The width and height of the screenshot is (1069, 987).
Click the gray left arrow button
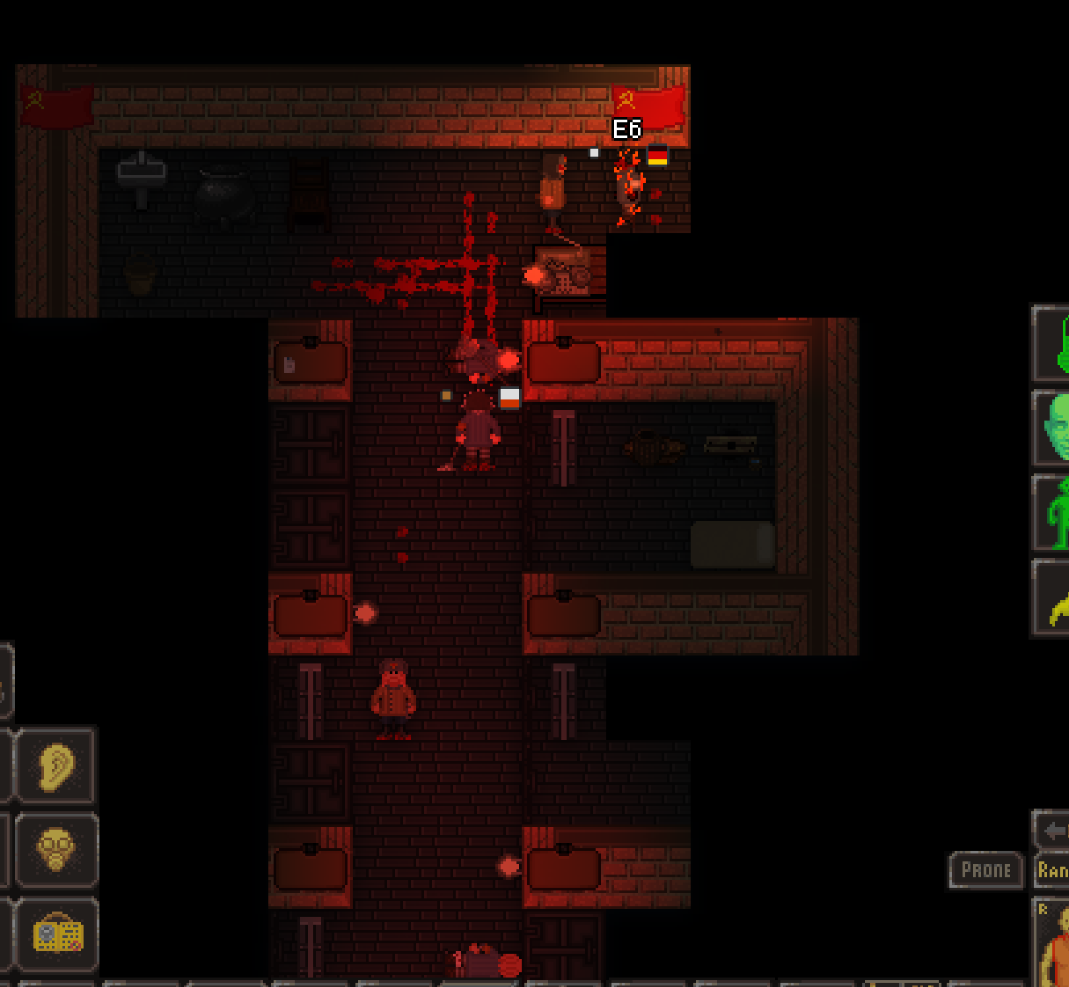(x=1052, y=830)
